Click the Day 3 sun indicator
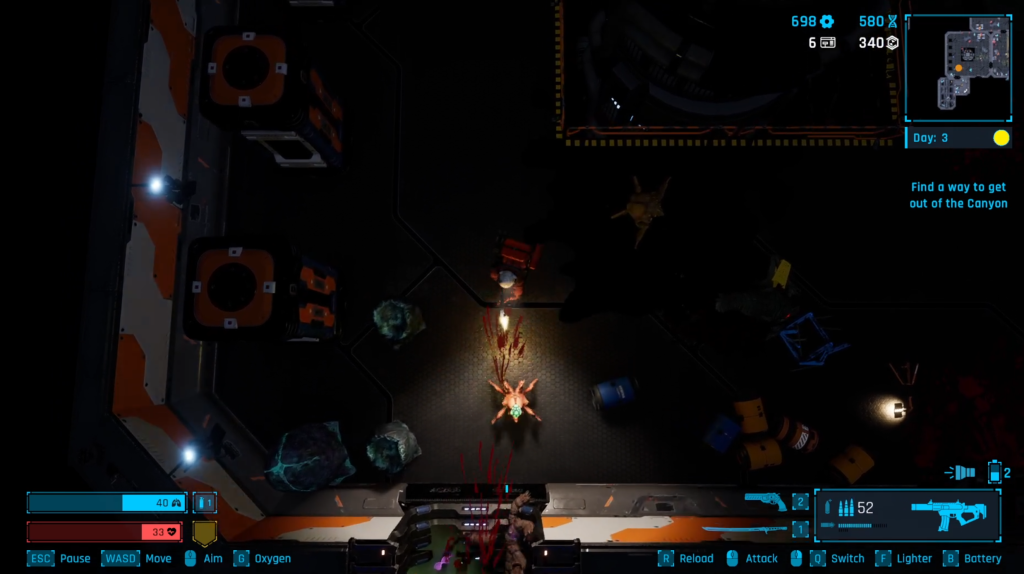 (x=1001, y=138)
